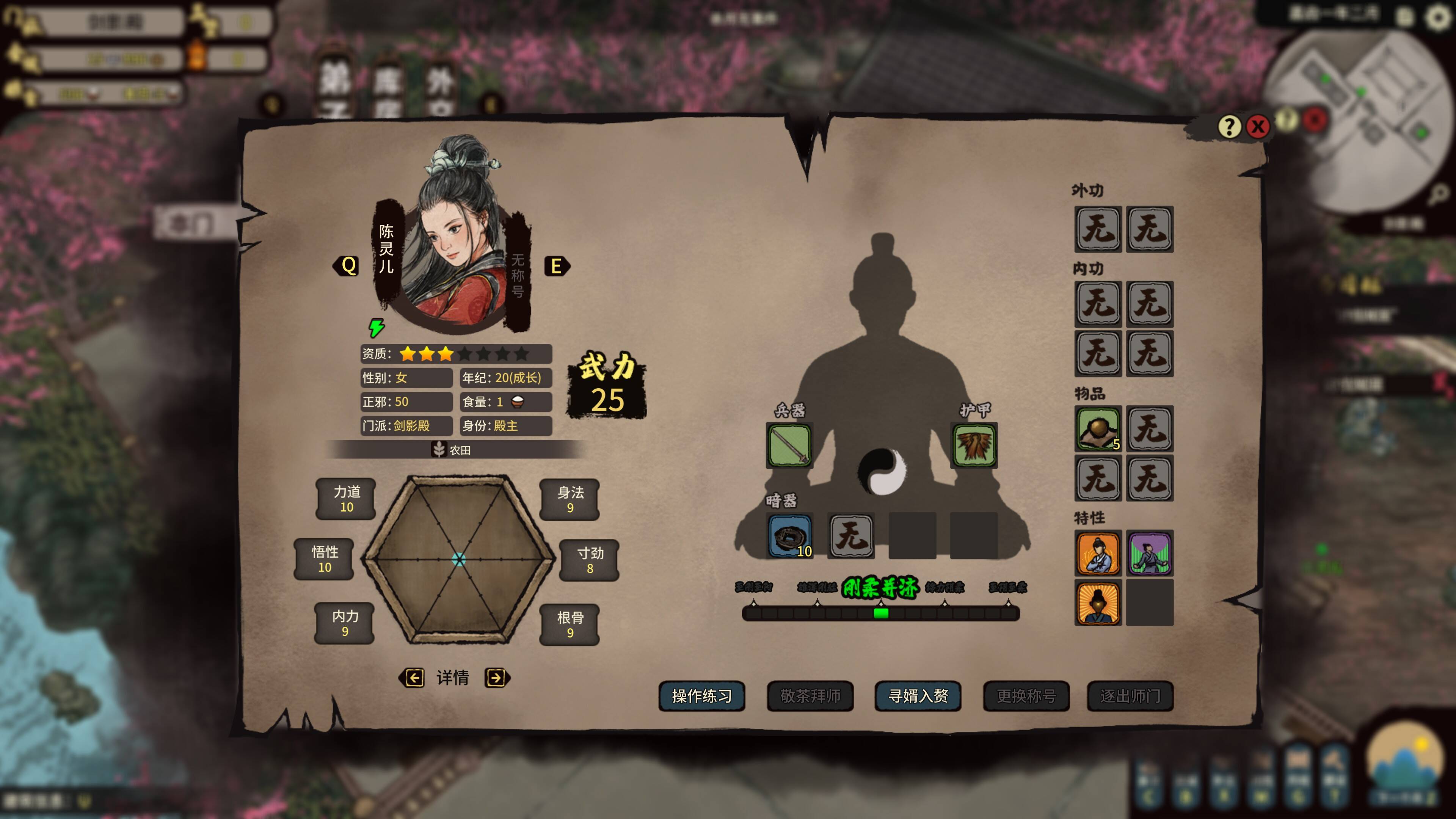Choose the 更换称号 button

[x=1026, y=696]
